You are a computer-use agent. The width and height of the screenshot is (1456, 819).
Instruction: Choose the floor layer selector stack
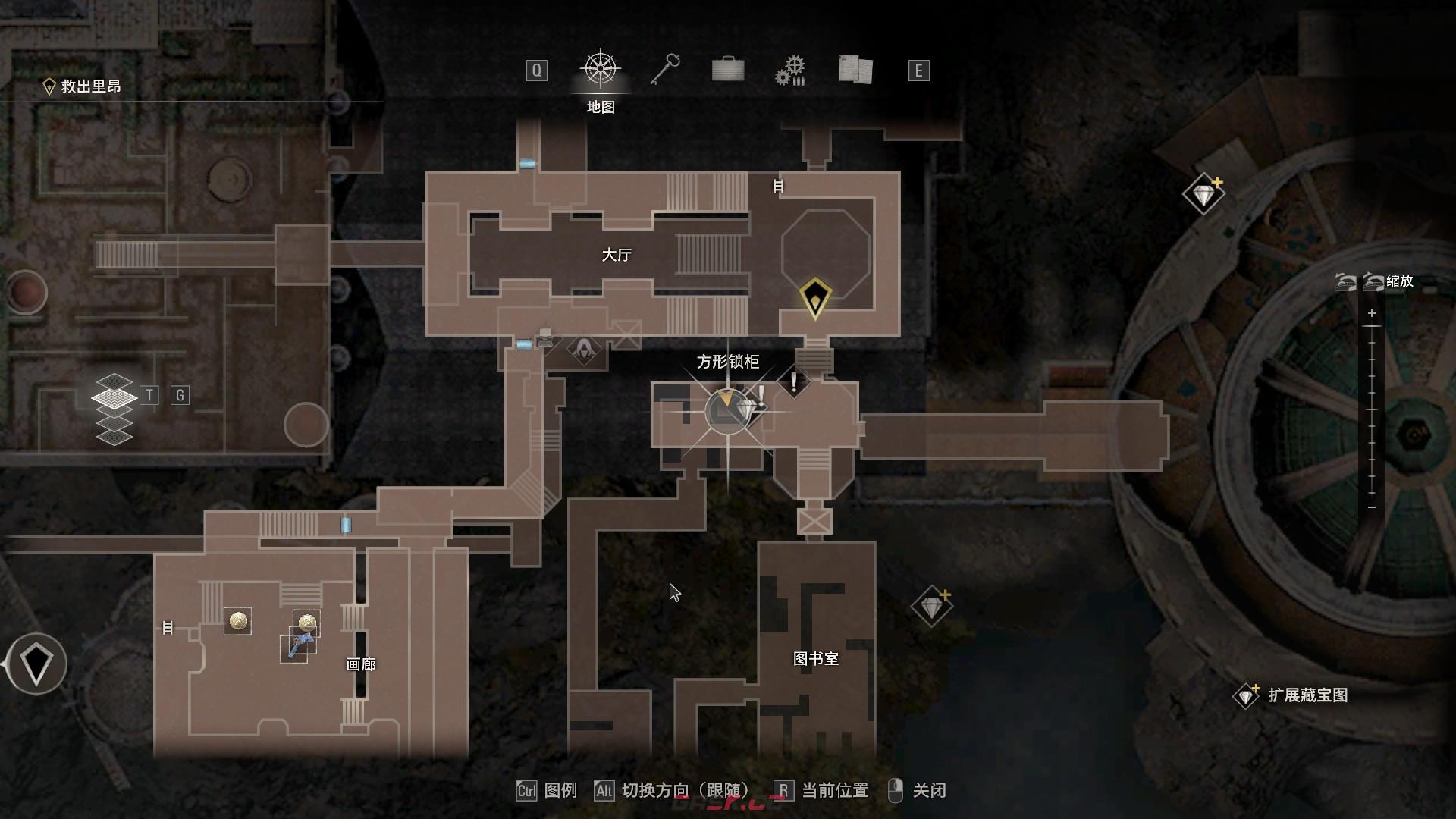[113, 408]
